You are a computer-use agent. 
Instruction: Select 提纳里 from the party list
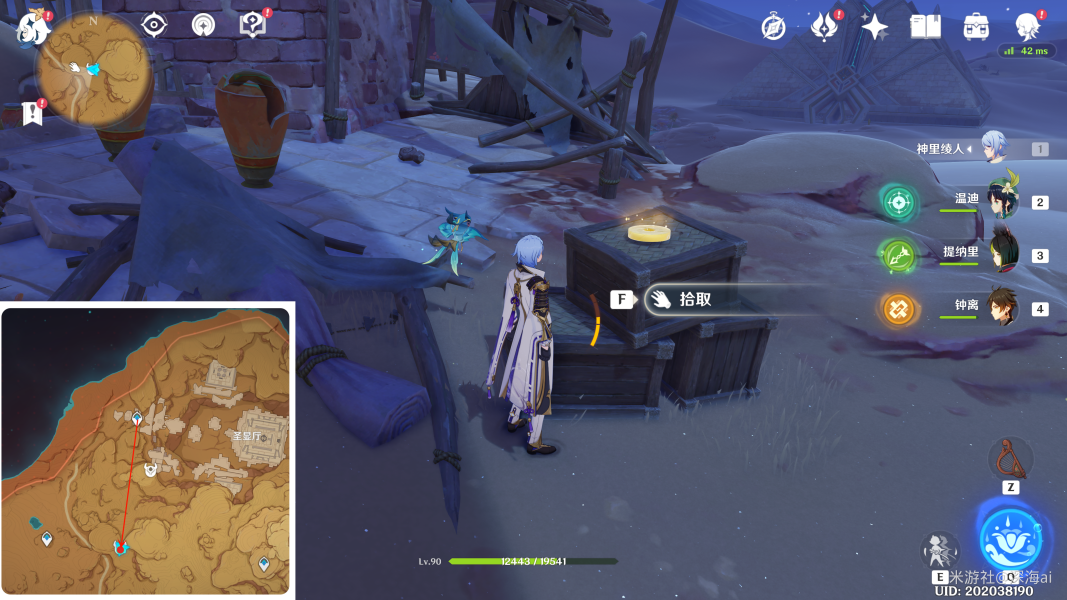(1002, 254)
